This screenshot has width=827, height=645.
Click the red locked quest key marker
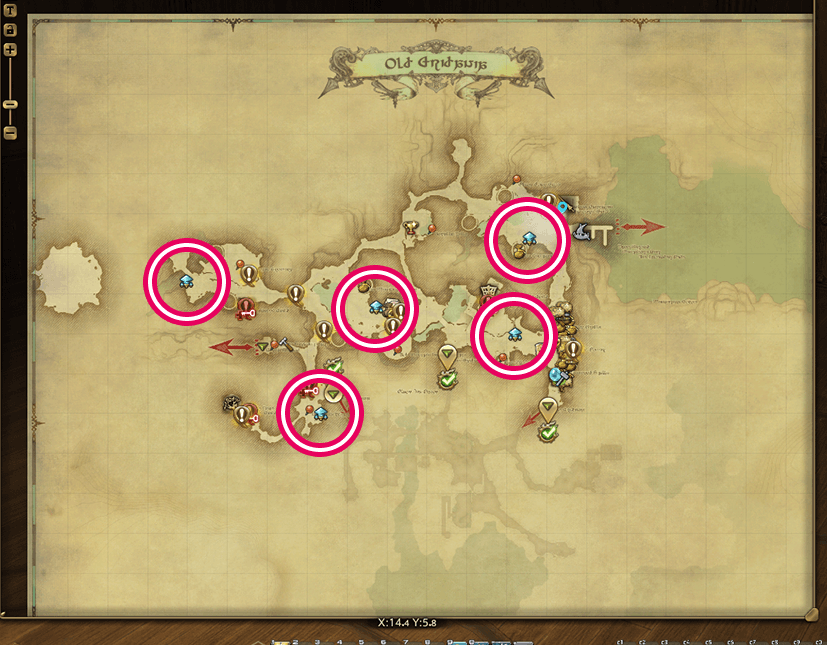click(245, 313)
